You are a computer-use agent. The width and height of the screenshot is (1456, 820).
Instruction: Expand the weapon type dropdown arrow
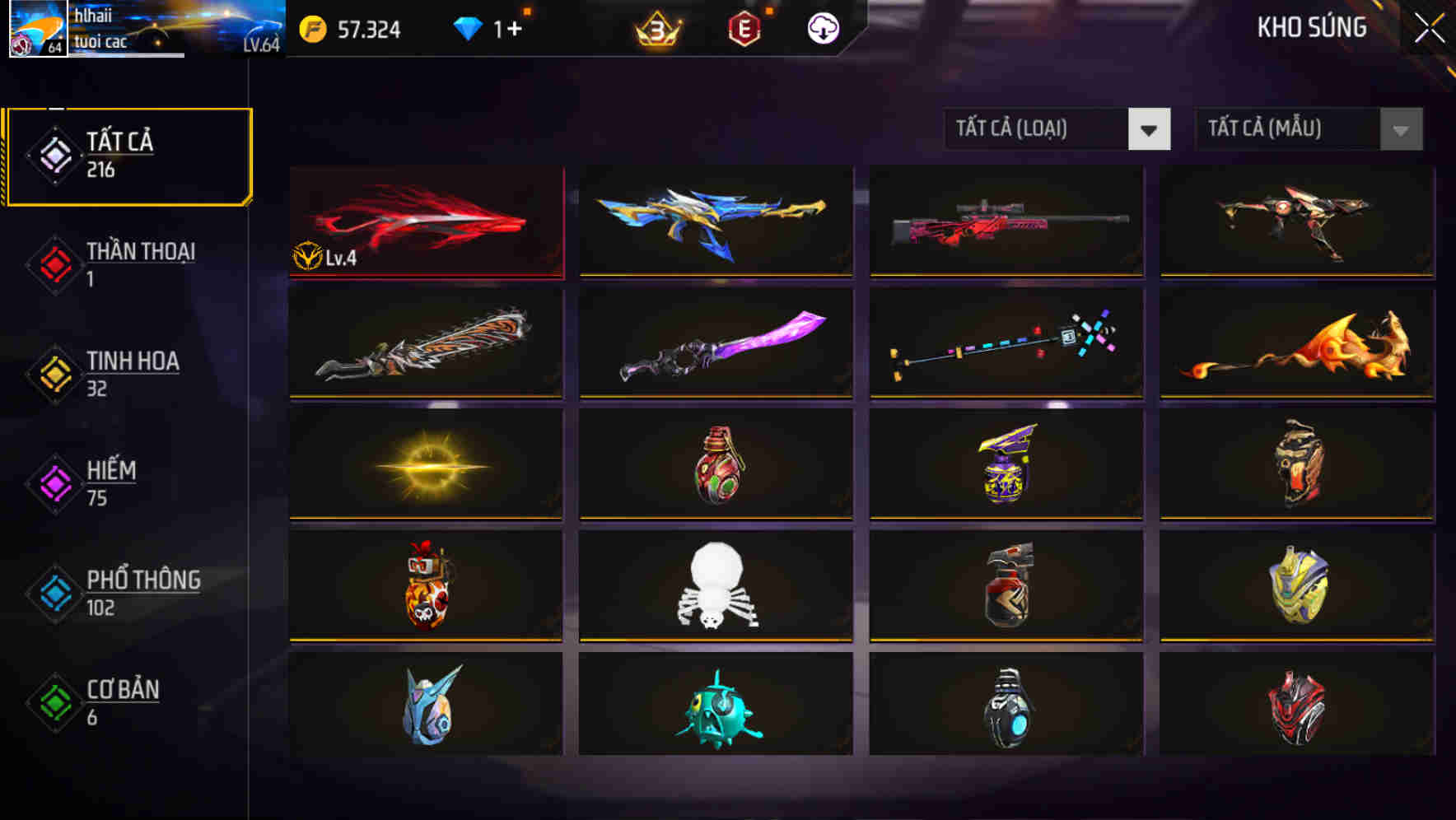(x=1150, y=129)
